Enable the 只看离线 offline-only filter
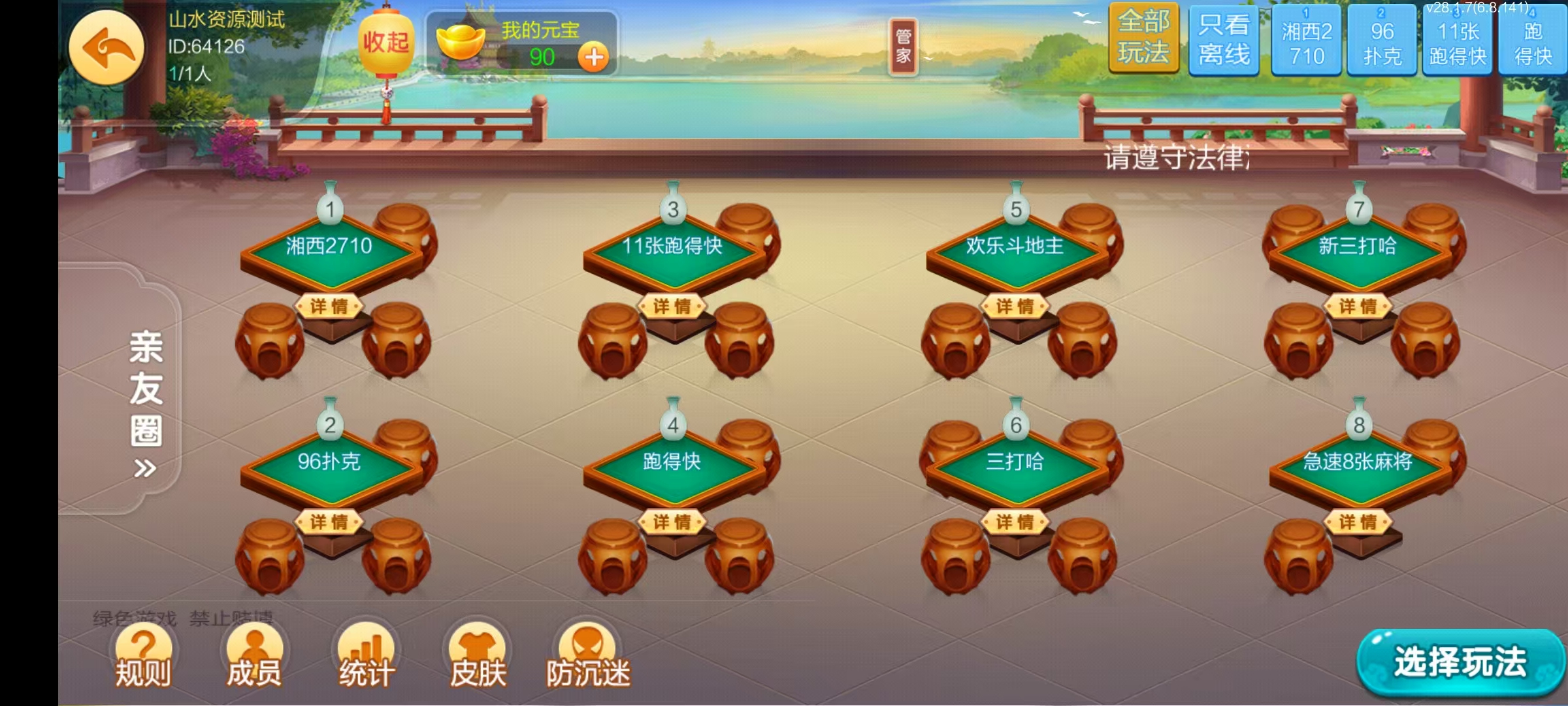The width and height of the screenshot is (1568, 706). pyautogui.click(x=1224, y=41)
